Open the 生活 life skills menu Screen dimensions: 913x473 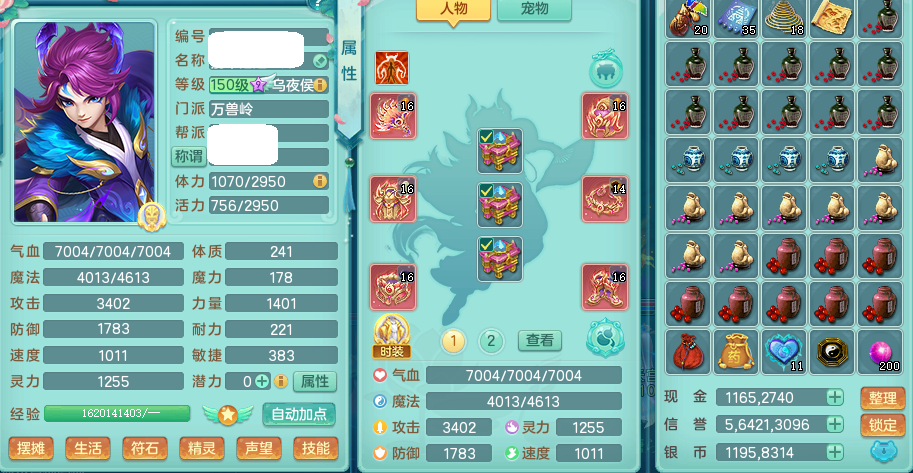pos(87,448)
